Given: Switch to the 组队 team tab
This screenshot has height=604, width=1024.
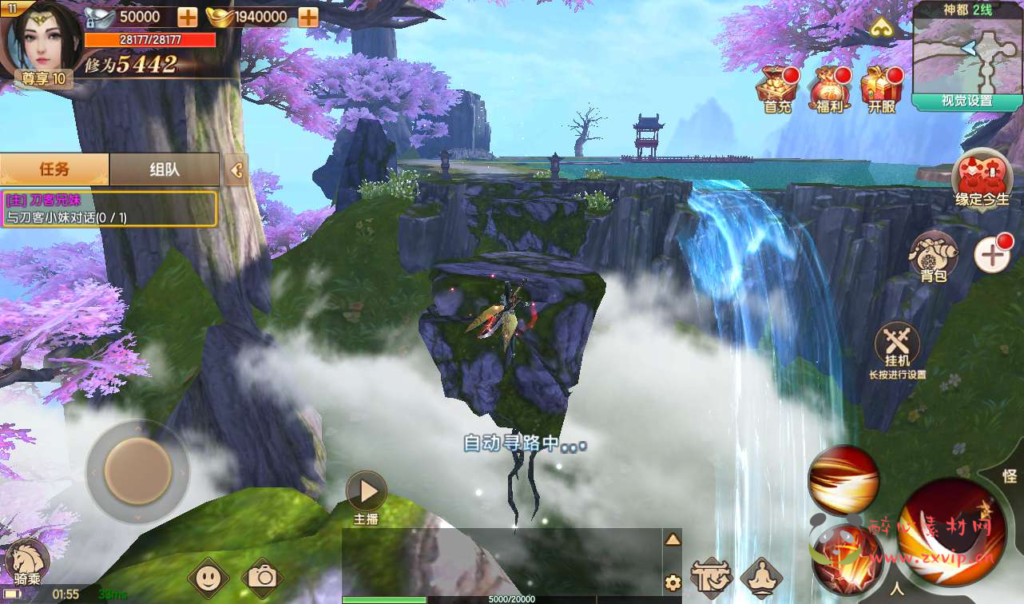Looking at the screenshot, I should (x=164, y=169).
